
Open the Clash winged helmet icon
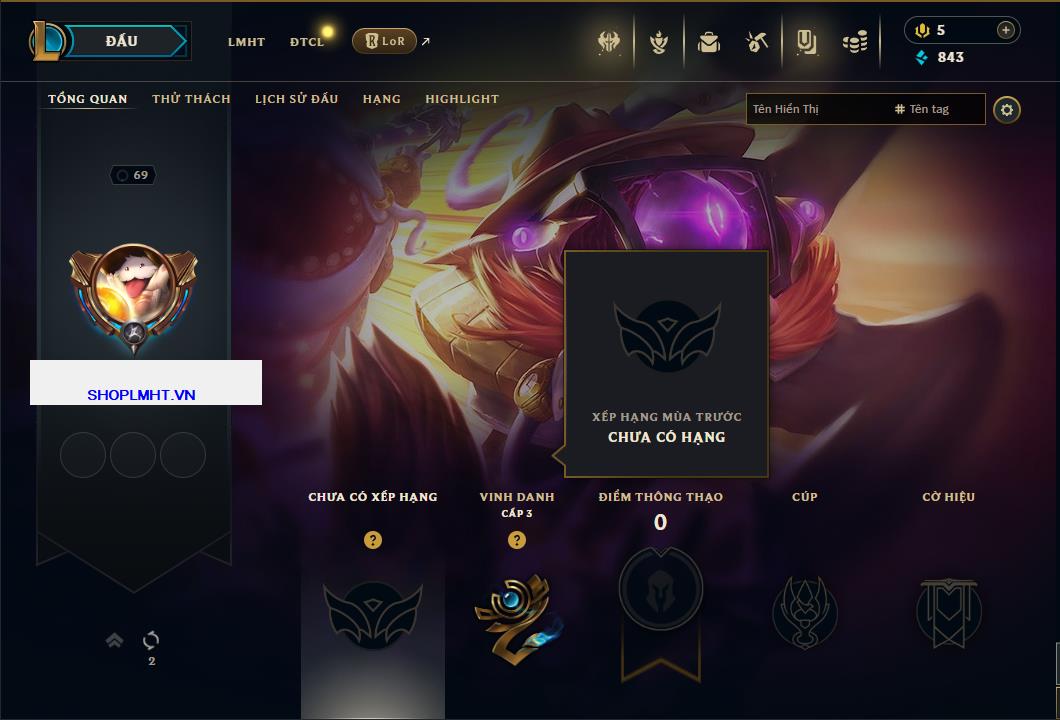point(609,42)
